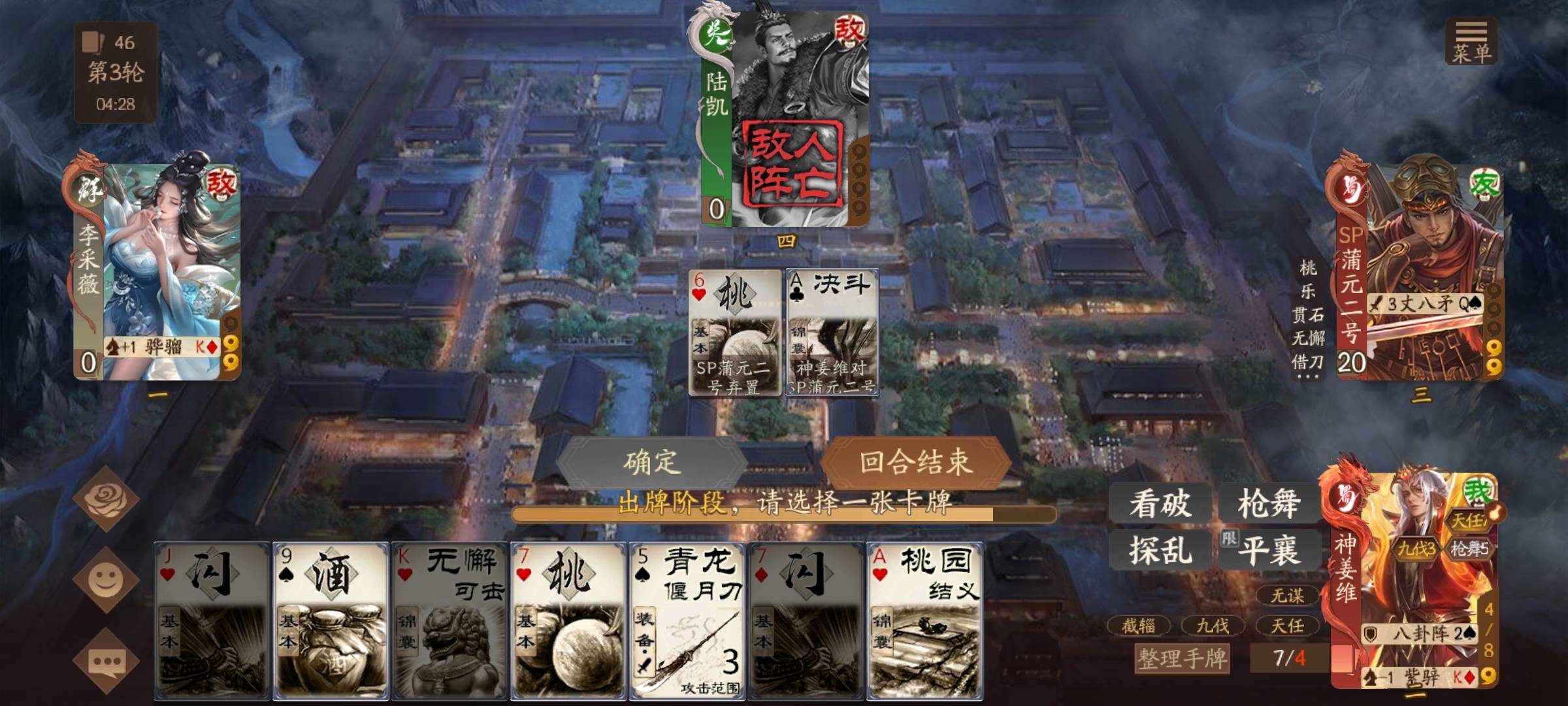The height and width of the screenshot is (706, 1568).
Task: Activate the 看破 skill
Action: coord(1160,504)
